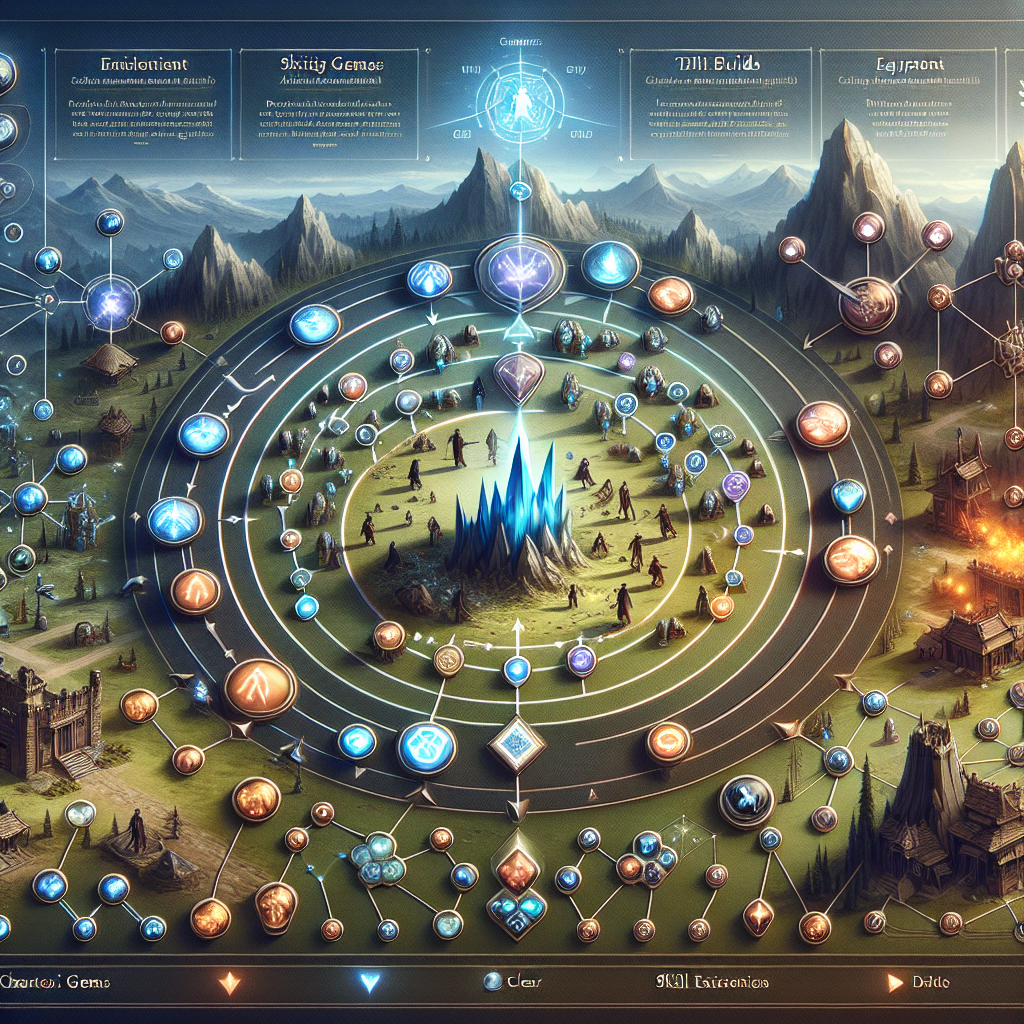Choose the purple heart-shaped gem node

pos(519,376)
